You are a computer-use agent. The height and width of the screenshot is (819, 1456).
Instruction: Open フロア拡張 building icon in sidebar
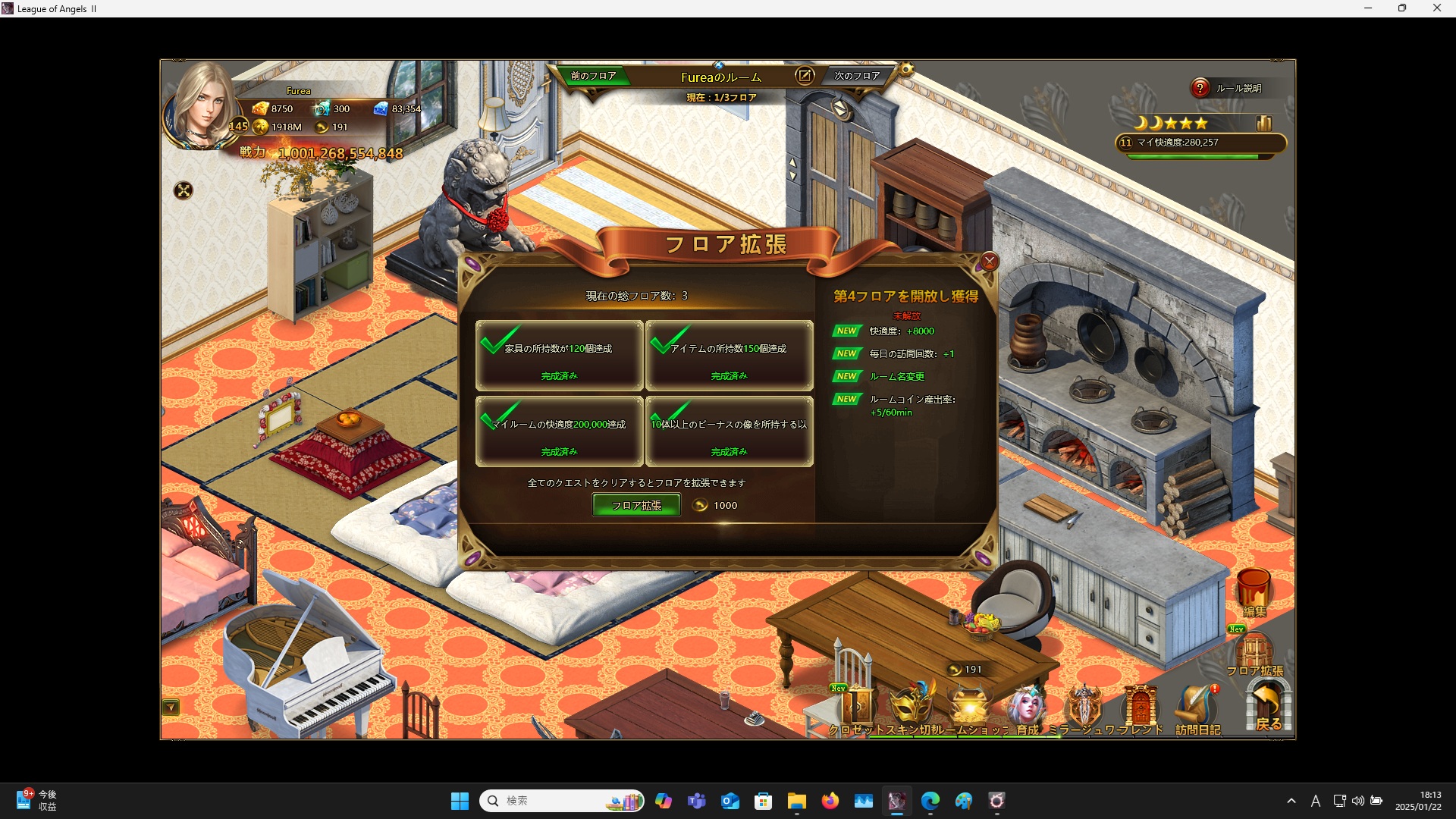[1254, 652]
